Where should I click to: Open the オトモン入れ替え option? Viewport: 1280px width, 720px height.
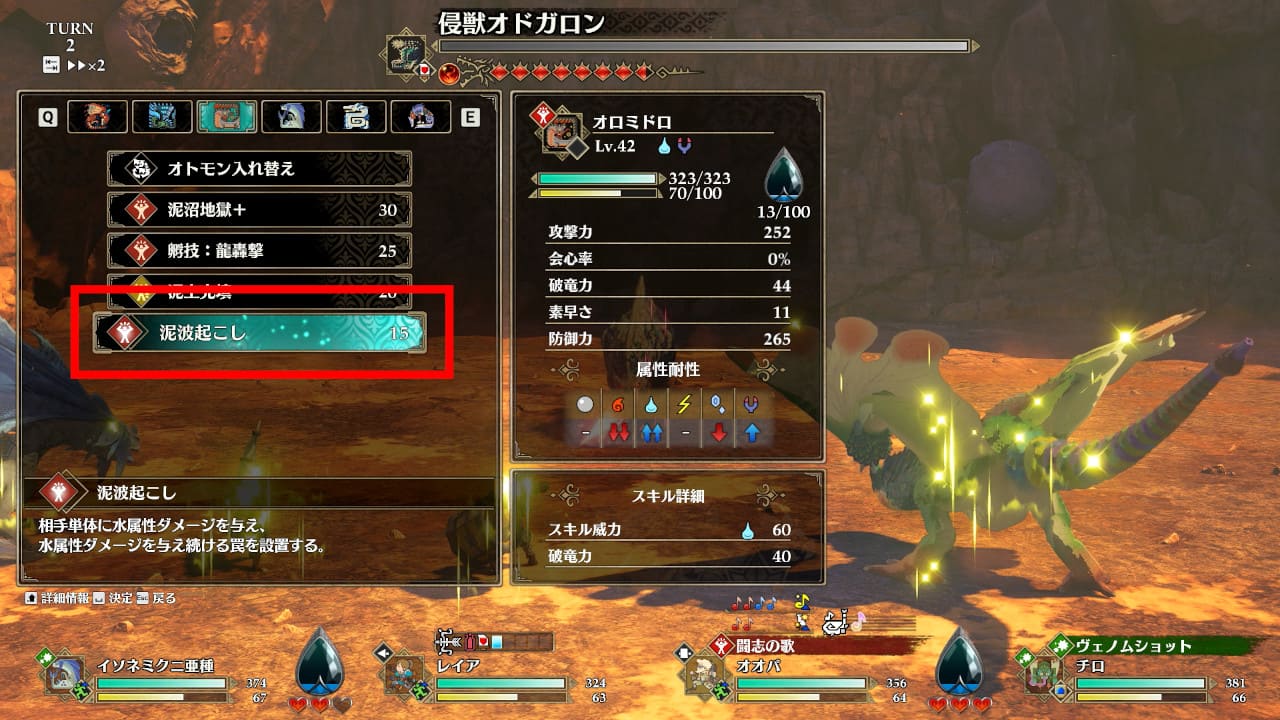tap(260, 169)
